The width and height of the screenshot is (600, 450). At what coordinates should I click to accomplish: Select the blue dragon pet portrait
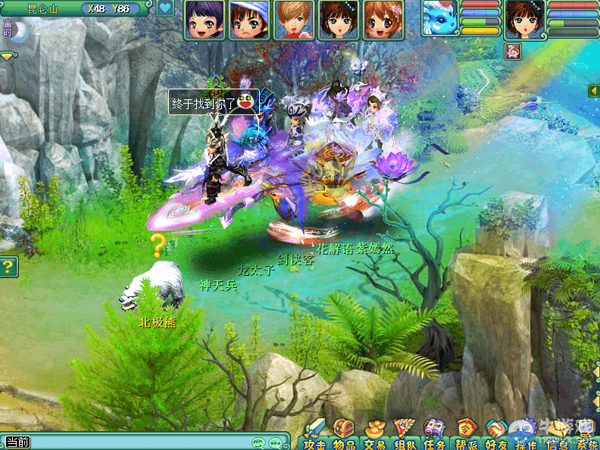pos(438,18)
